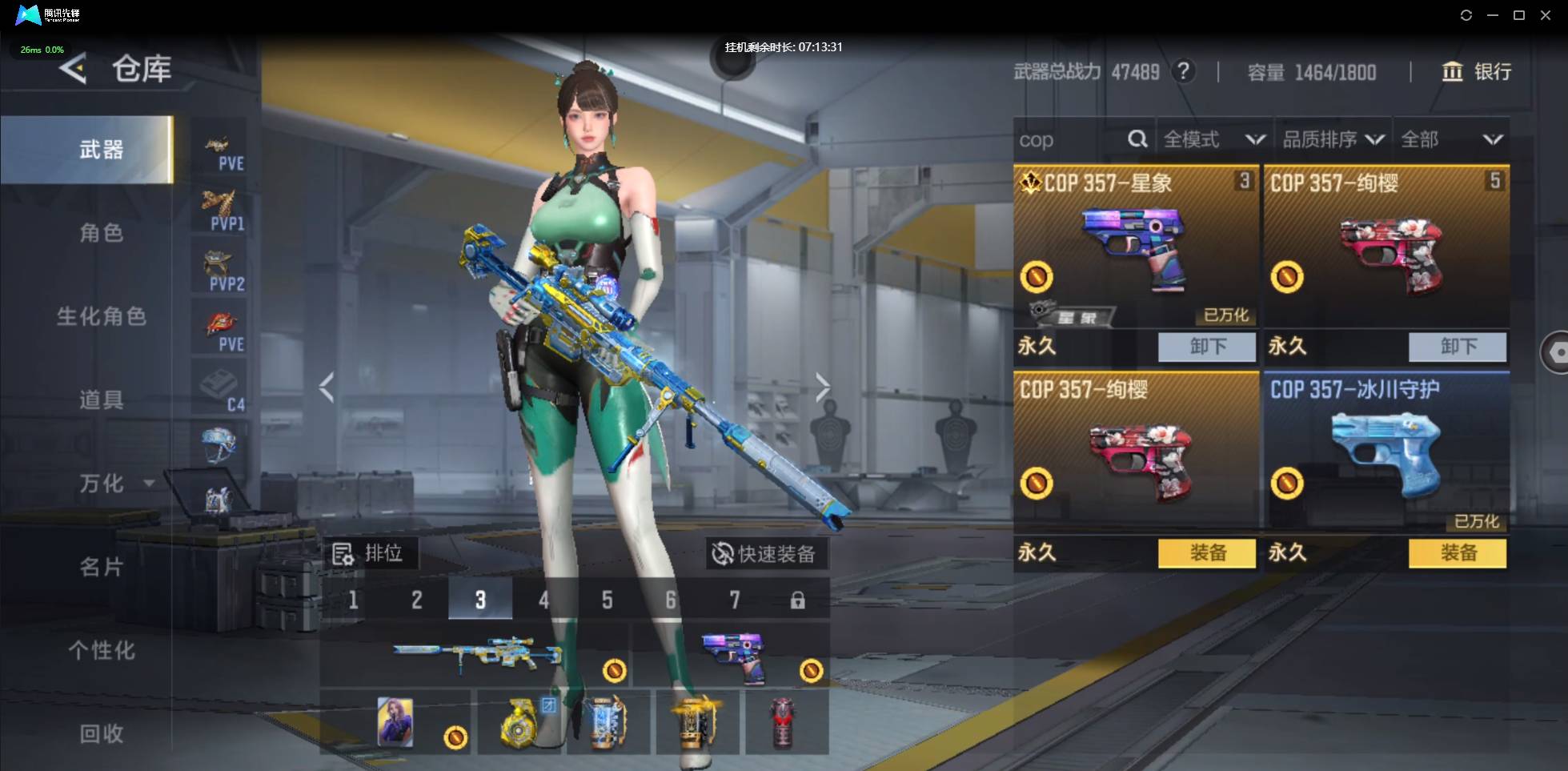
Task: Expand the 万化 category
Action: (x=112, y=484)
